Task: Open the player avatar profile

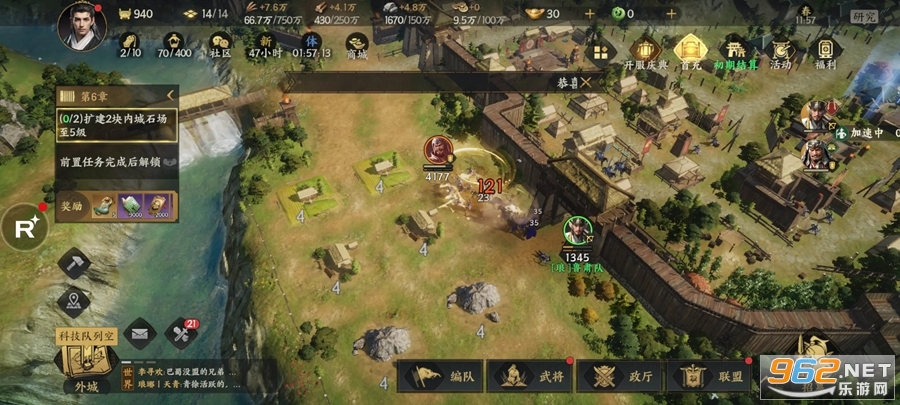Action: click(x=82, y=25)
